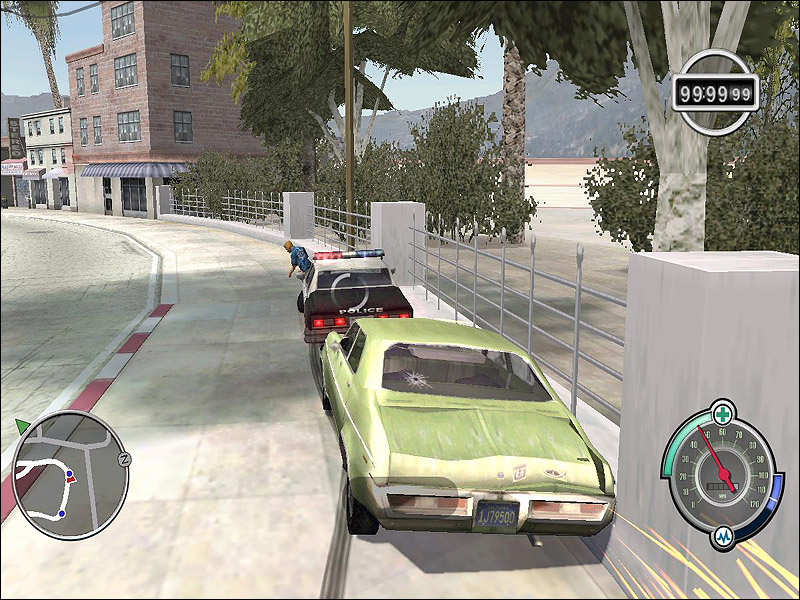This screenshot has height=600, width=800.
Task: Open the circular street minimap
Action: (x=70, y=470)
